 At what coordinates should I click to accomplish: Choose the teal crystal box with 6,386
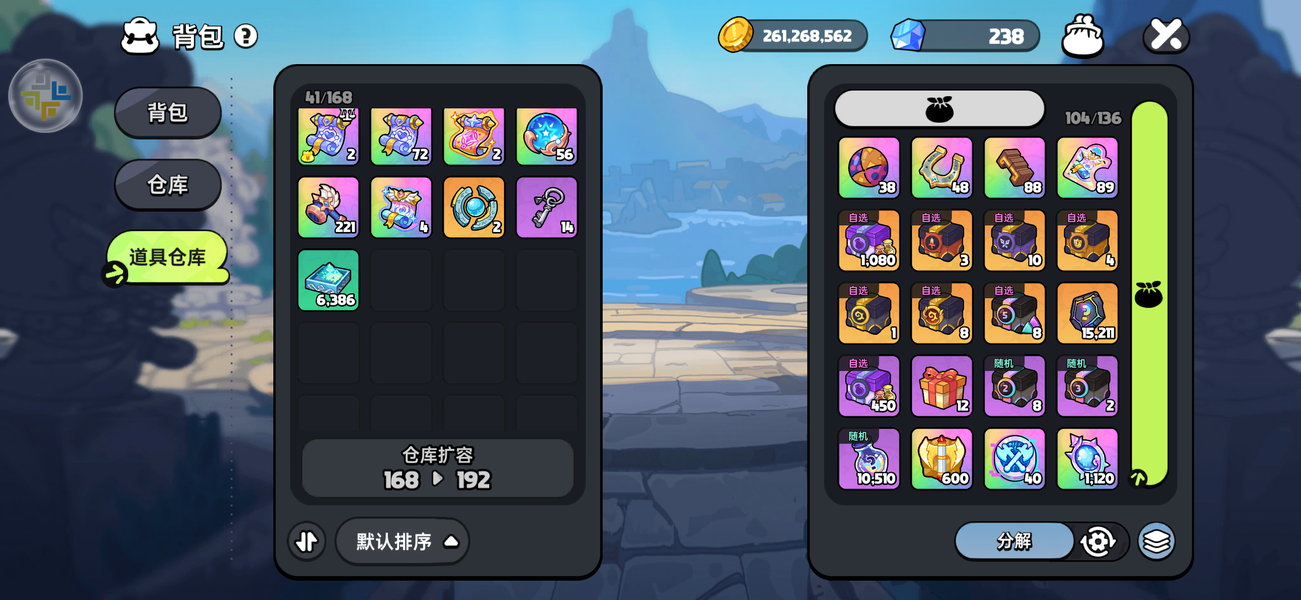[x=328, y=280]
